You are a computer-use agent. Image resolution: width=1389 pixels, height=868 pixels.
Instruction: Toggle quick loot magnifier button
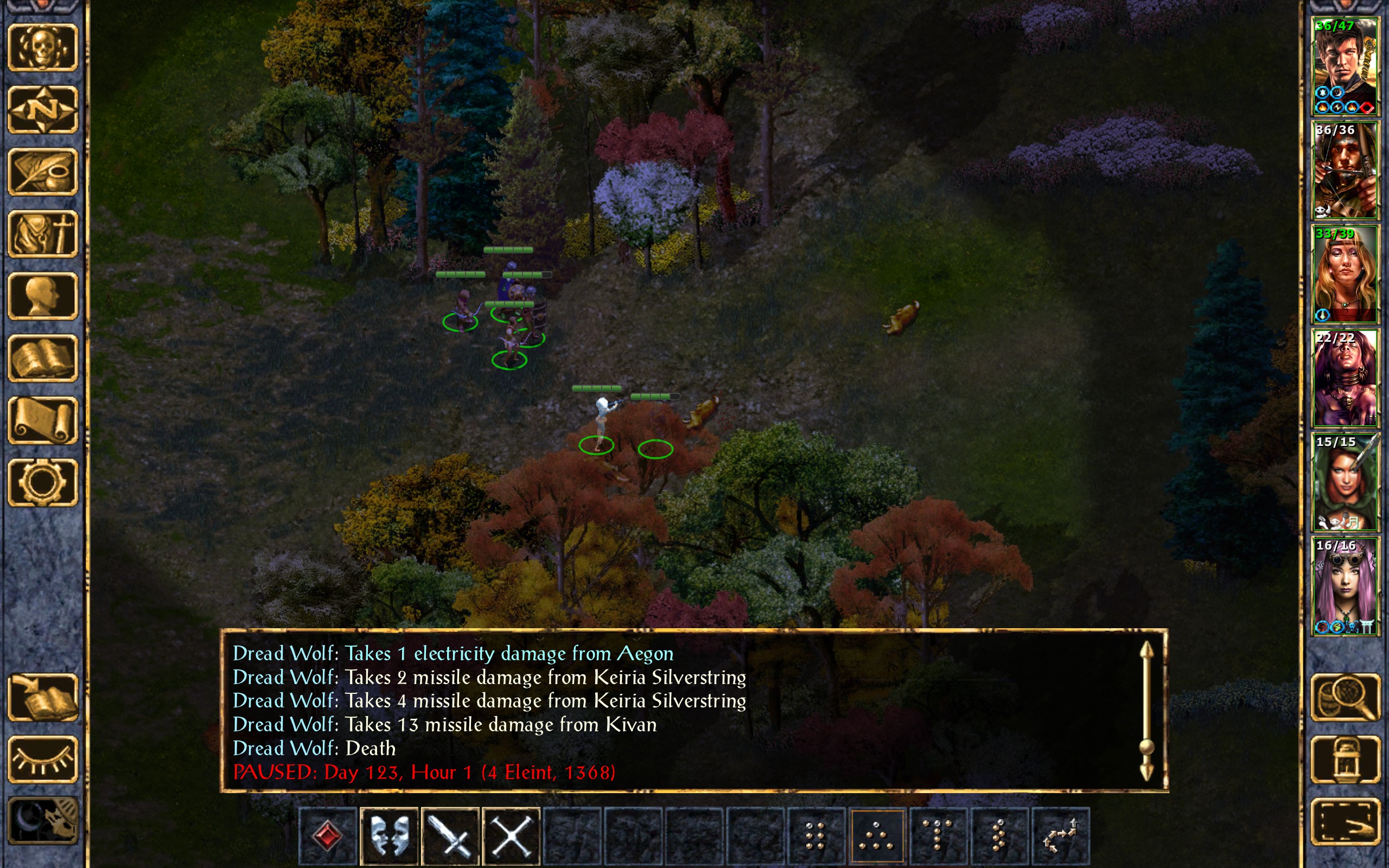(x=1346, y=697)
